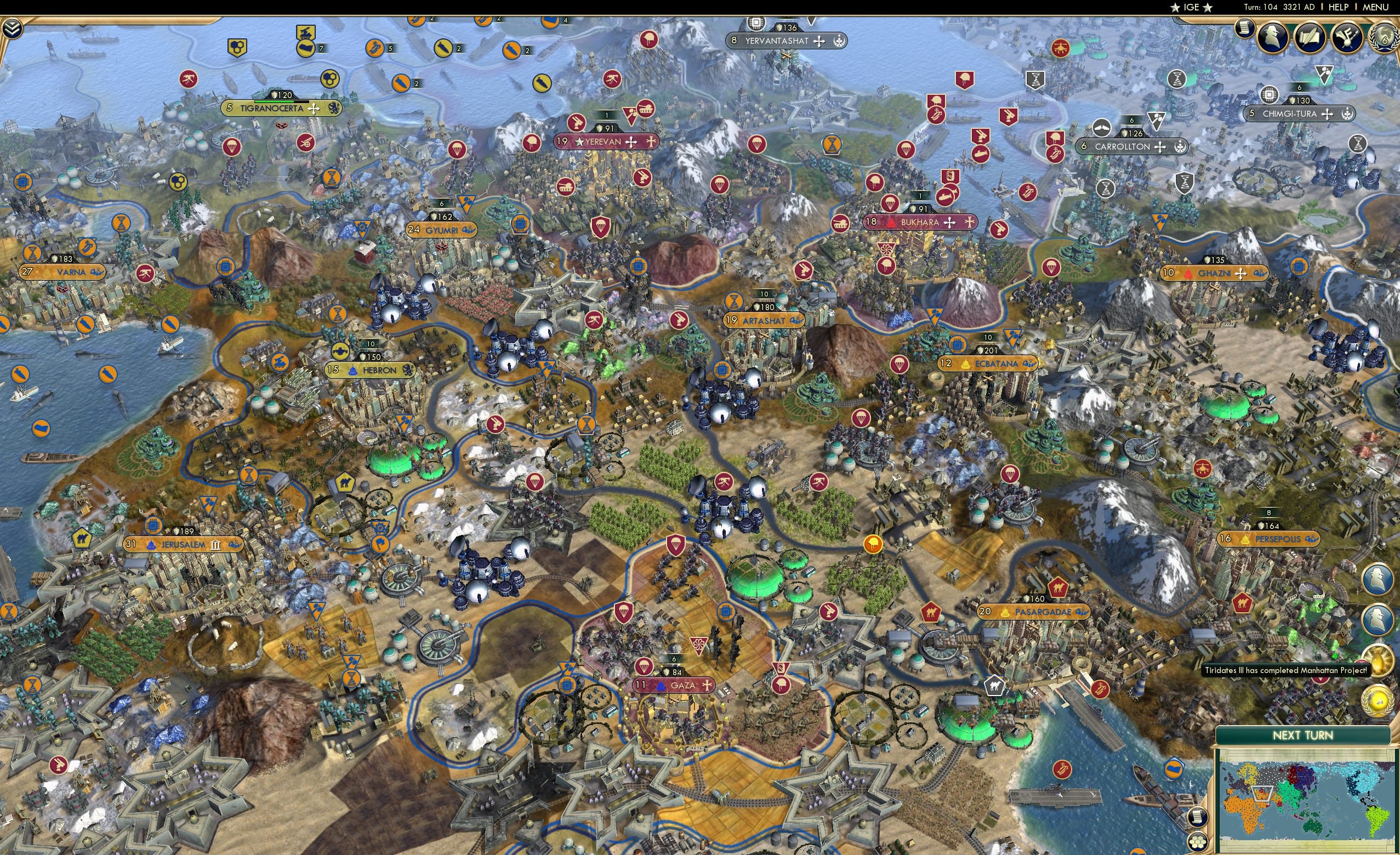This screenshot has width=1400, height=855.
Task: Open the HELP menu item
Action: pos(1338,7)
